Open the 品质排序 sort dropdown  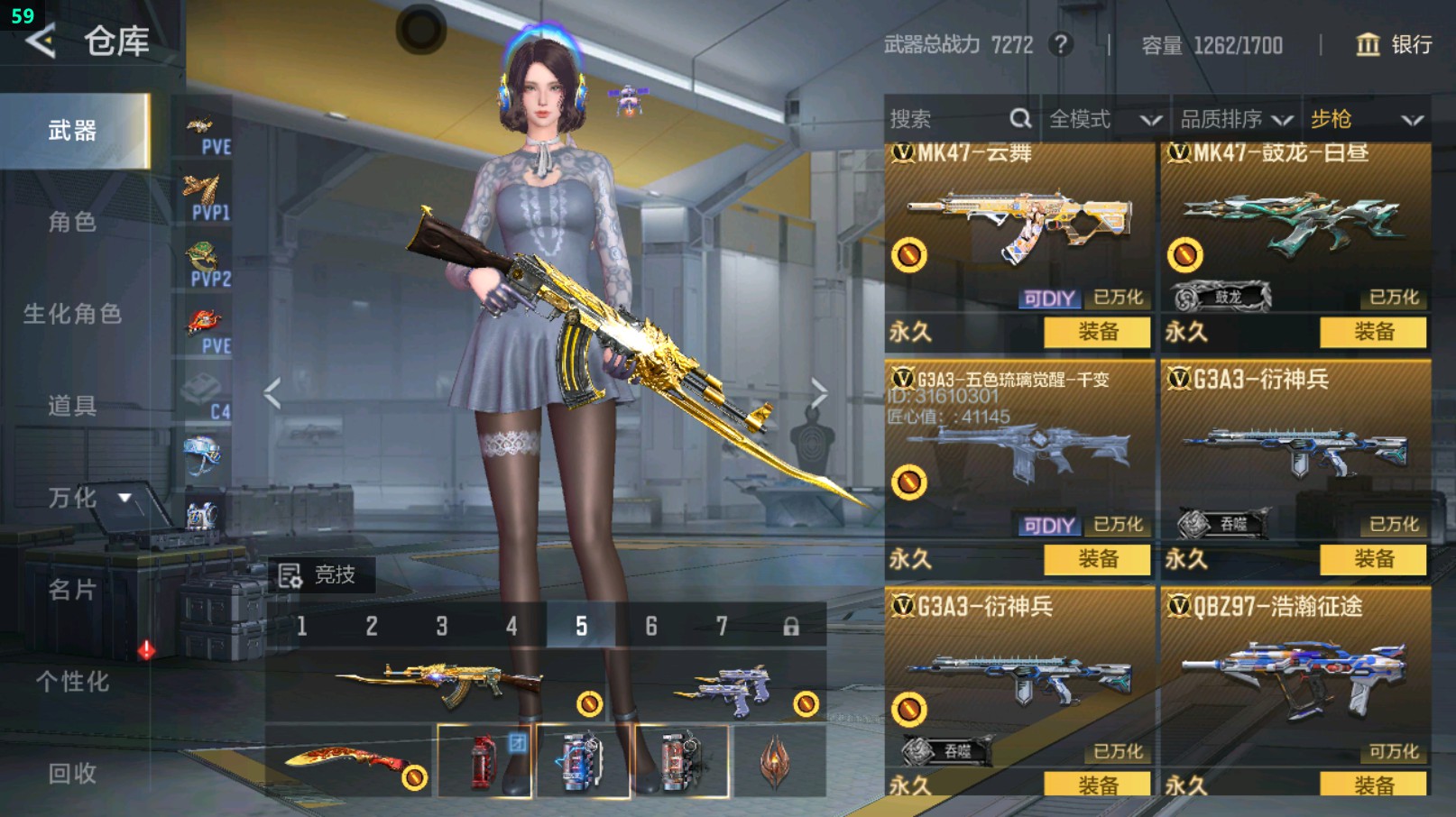[x=1236, y=119]
